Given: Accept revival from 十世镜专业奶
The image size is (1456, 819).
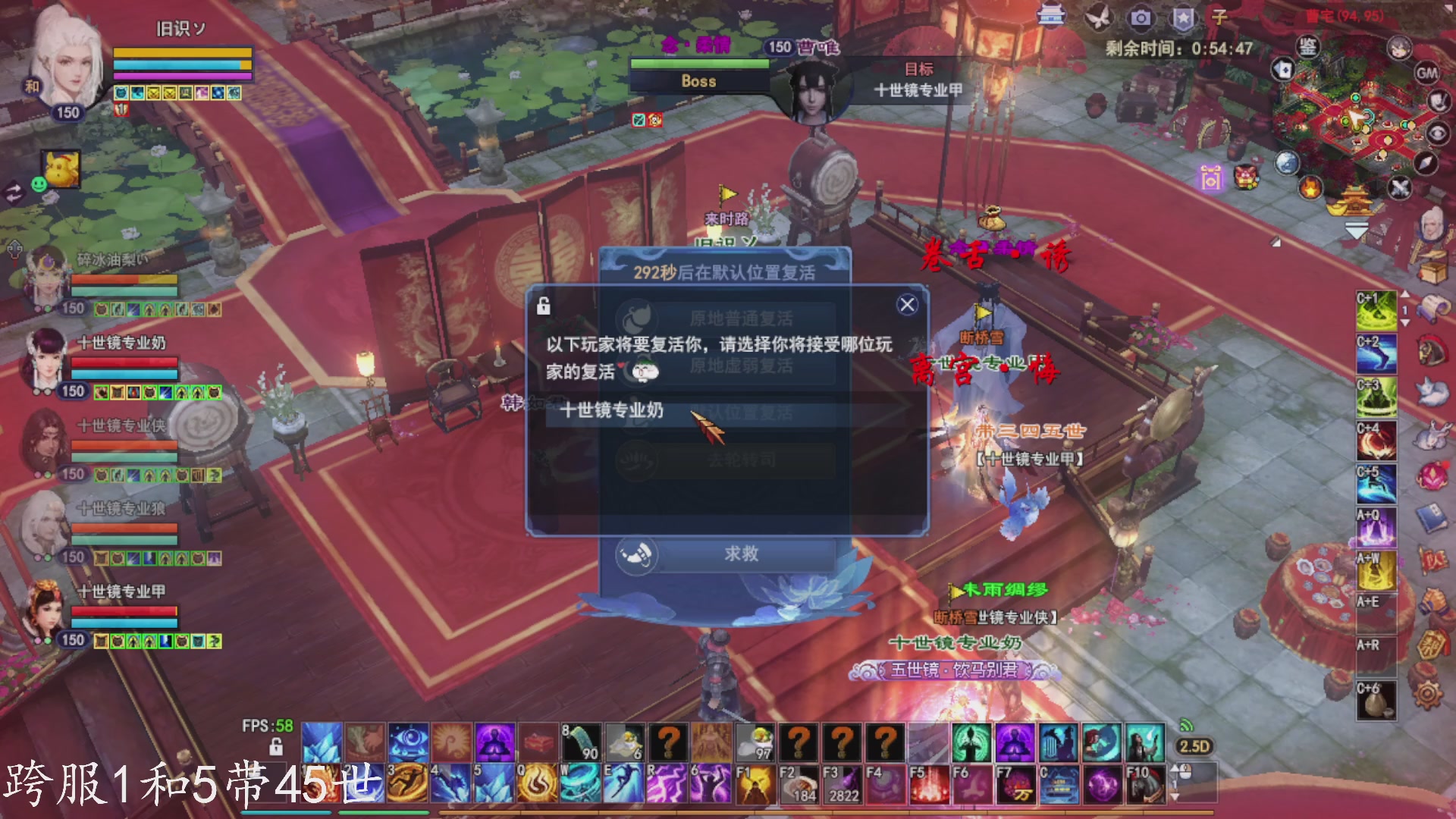Looking at the screenshot, I should [x=610, y=410].
